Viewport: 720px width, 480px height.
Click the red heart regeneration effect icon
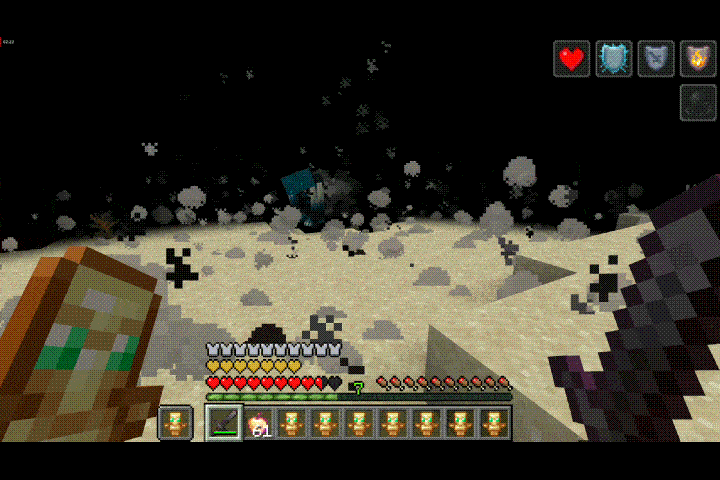571,59
